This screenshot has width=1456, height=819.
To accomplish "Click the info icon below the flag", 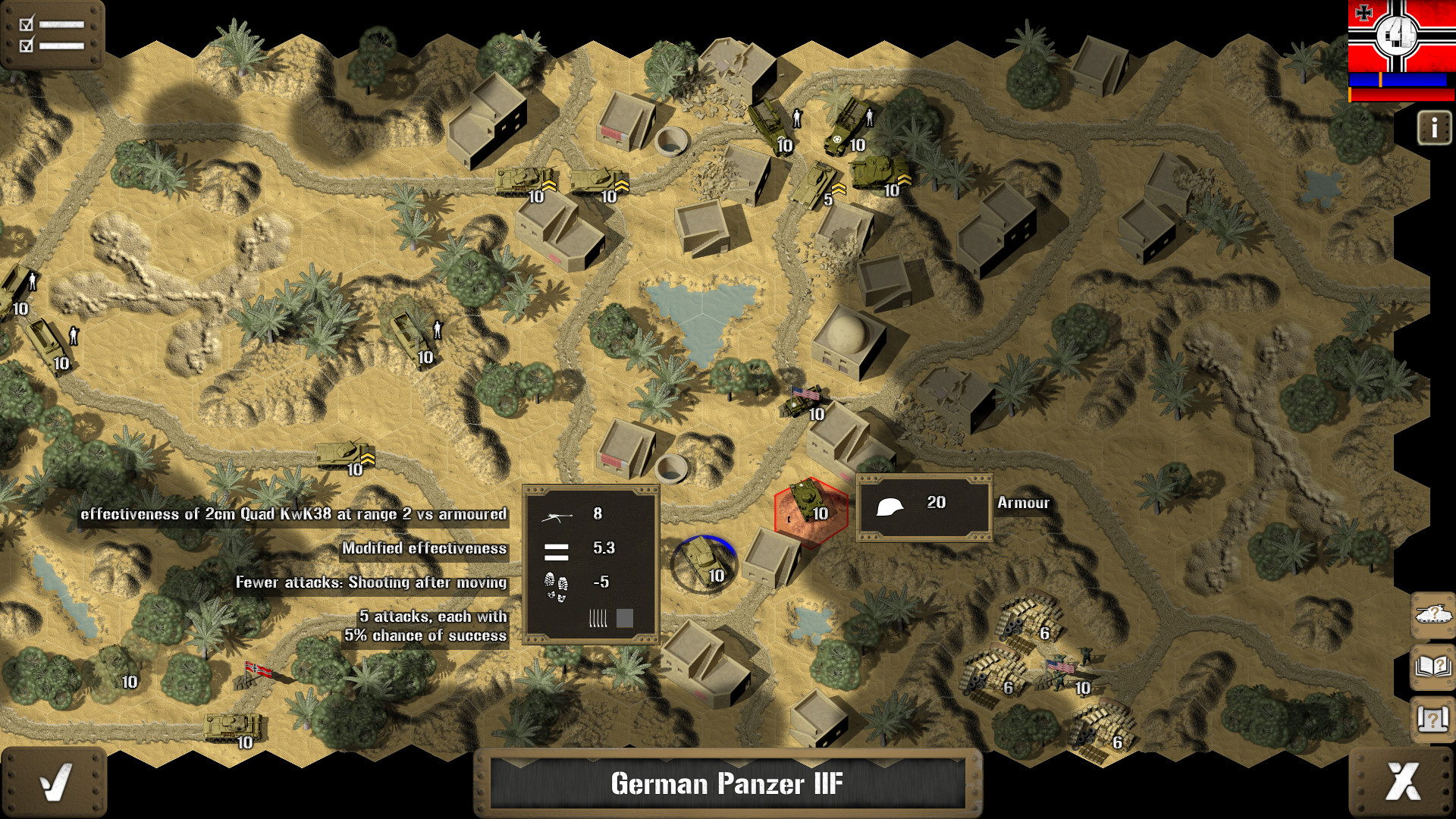I will click(x=1434, y=127).
